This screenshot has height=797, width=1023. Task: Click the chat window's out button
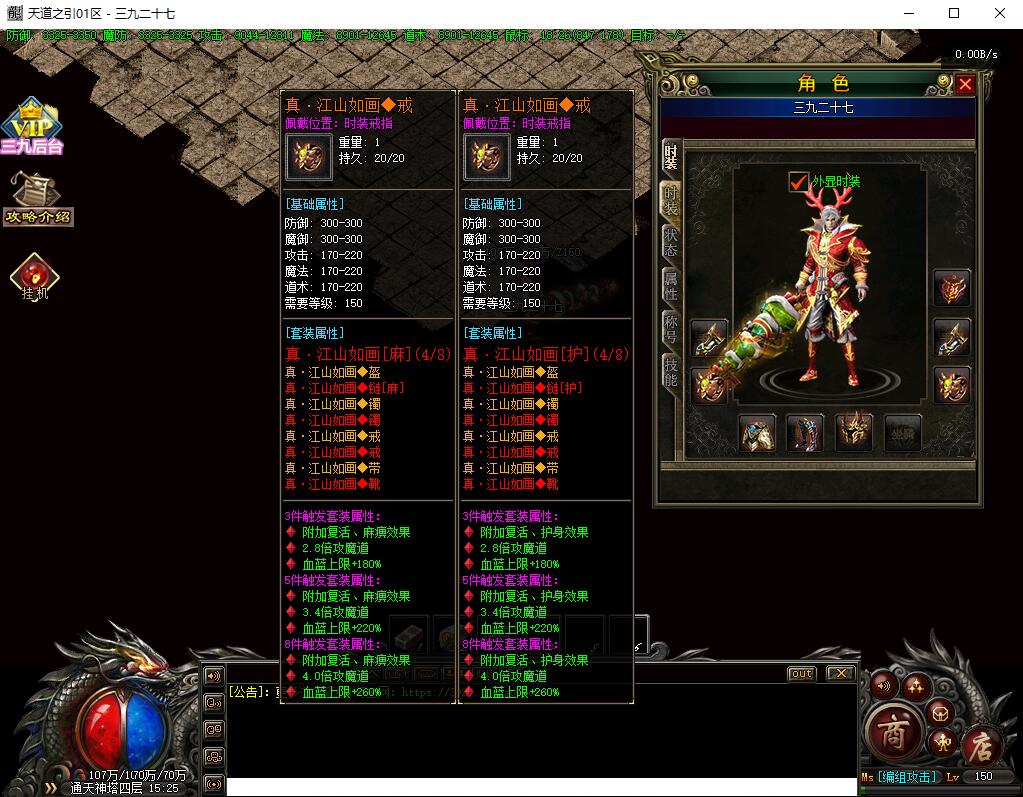point(801,674)
